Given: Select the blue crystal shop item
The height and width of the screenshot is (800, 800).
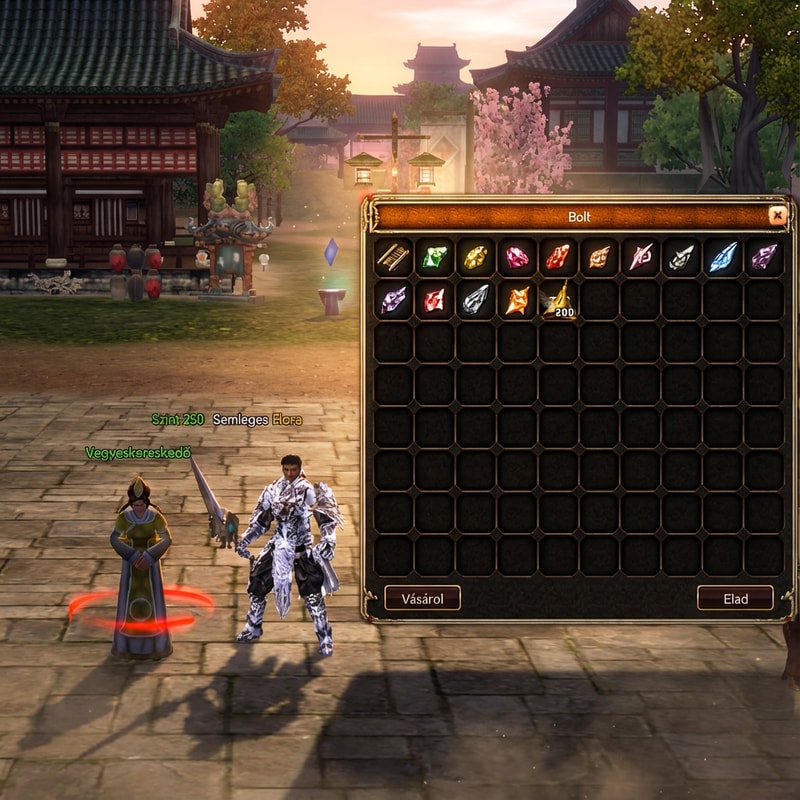Looking at the screenshot, I should point(722,257).
